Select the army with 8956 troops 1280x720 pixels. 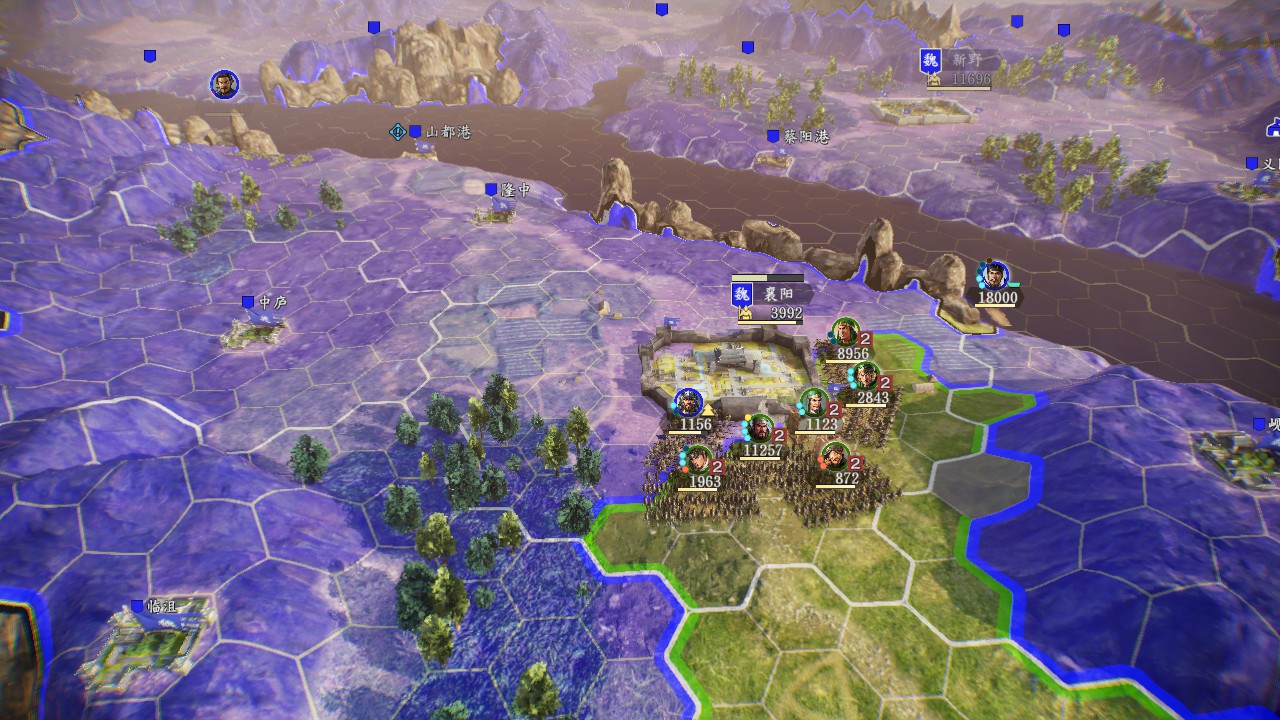point(845,332)
